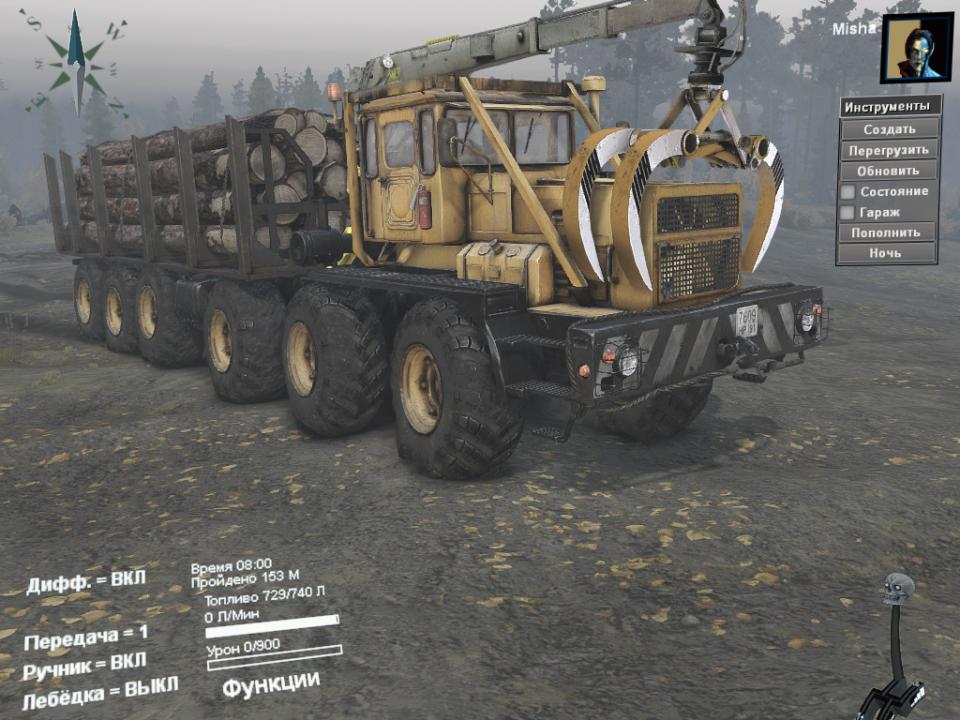This screenshot has height=720, width=960.
Task: Toggle the Состояние checkbox
Action: pyautogui.click(x=847, y=191)
